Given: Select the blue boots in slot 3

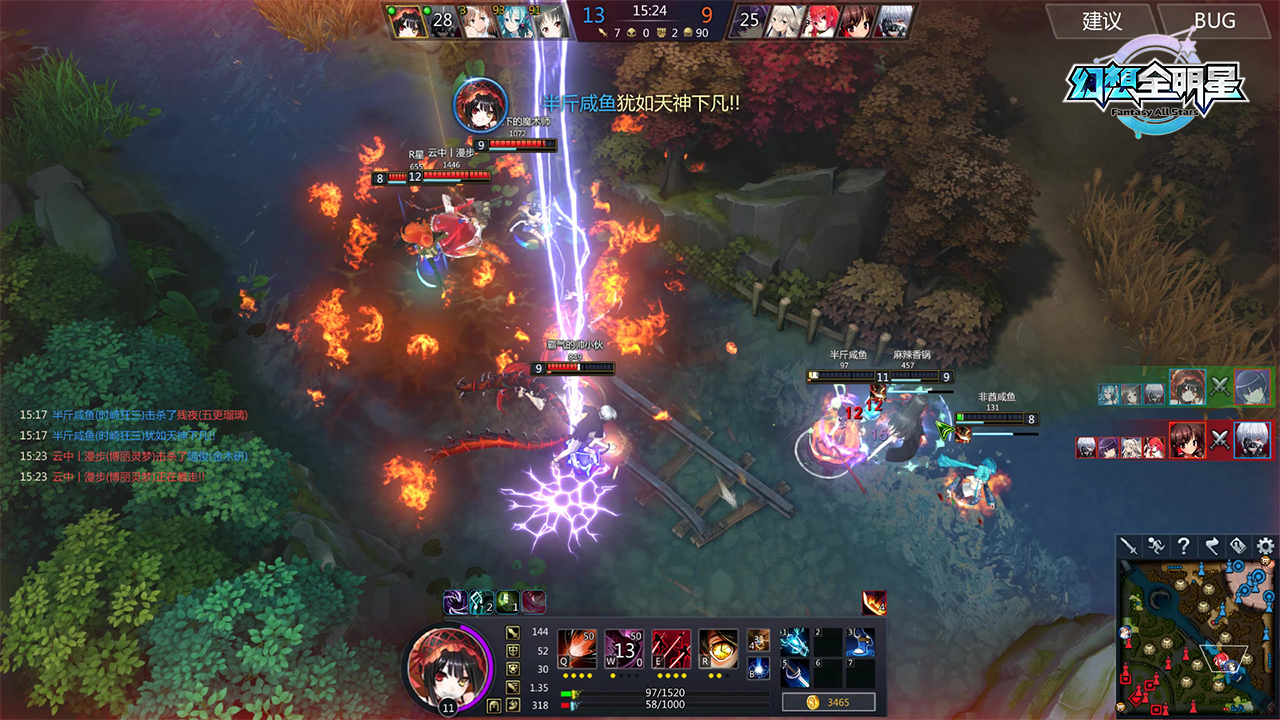Looking at the screenshot, I should 860,643.
